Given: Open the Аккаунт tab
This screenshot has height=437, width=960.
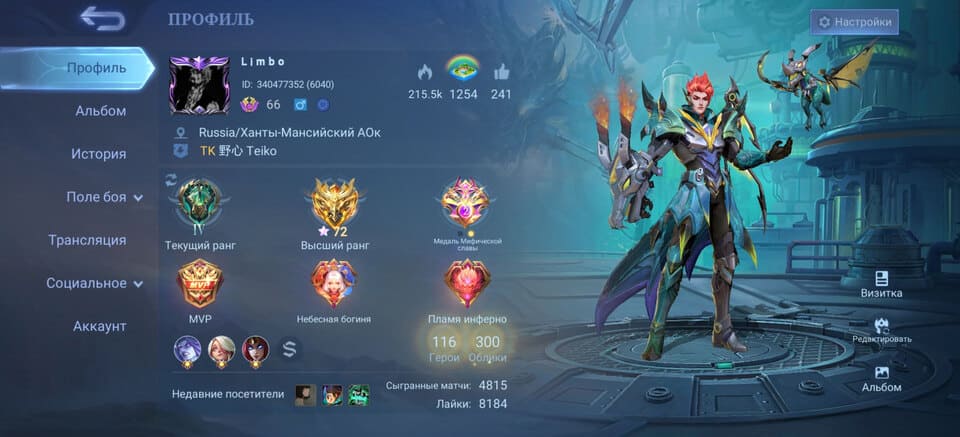Looking at the screenshot, I should click(99, 326).
